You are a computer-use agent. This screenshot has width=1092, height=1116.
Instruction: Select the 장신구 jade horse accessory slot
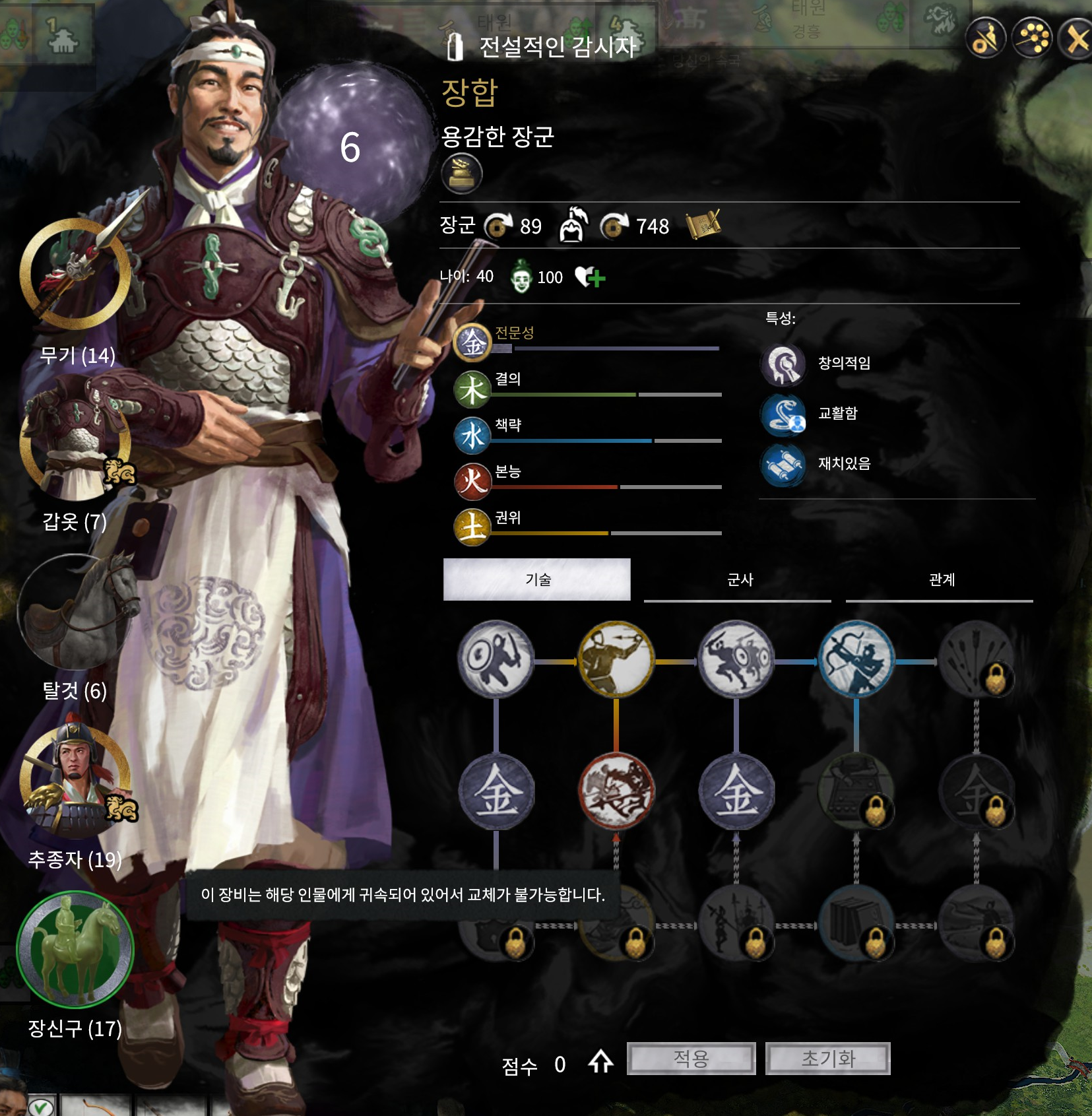(x=75, y=950)
